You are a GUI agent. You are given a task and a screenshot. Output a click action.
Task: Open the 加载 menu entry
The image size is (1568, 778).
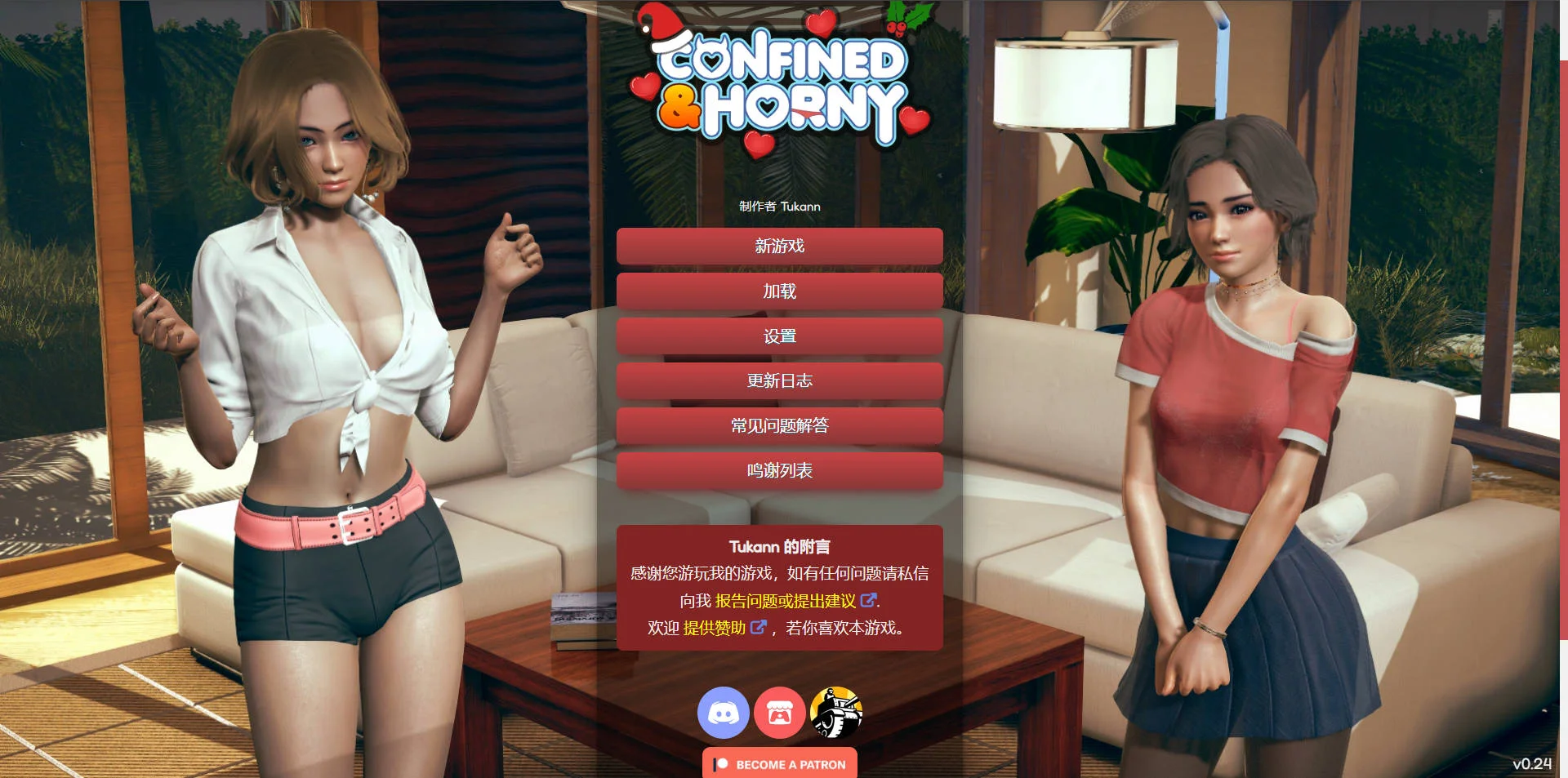pyautogui.click(x=780, y=291)
